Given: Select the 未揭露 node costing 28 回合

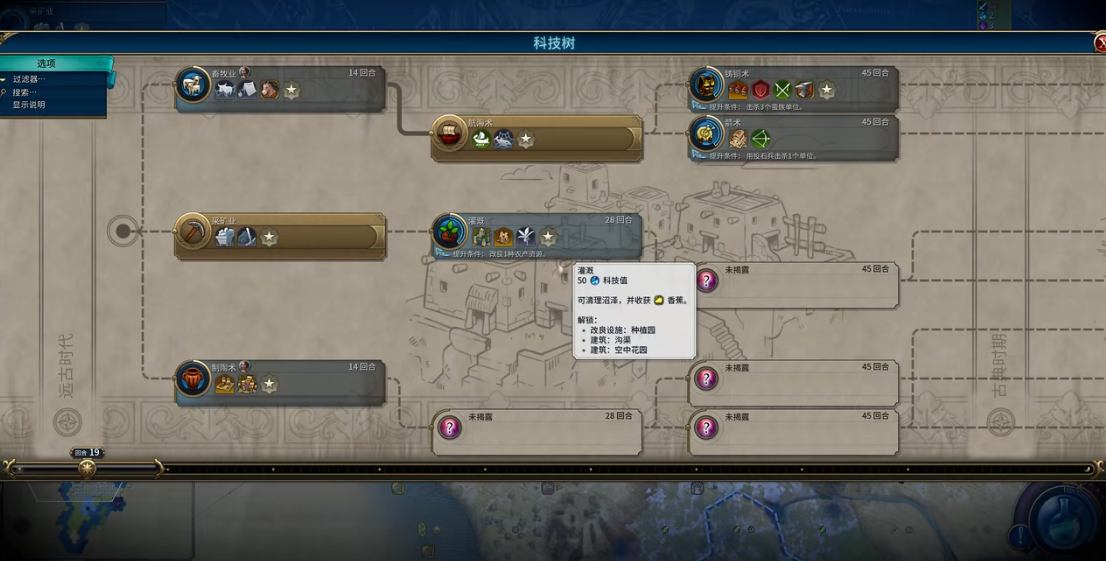Looking at the screenshot, I should tap(536, 431).
